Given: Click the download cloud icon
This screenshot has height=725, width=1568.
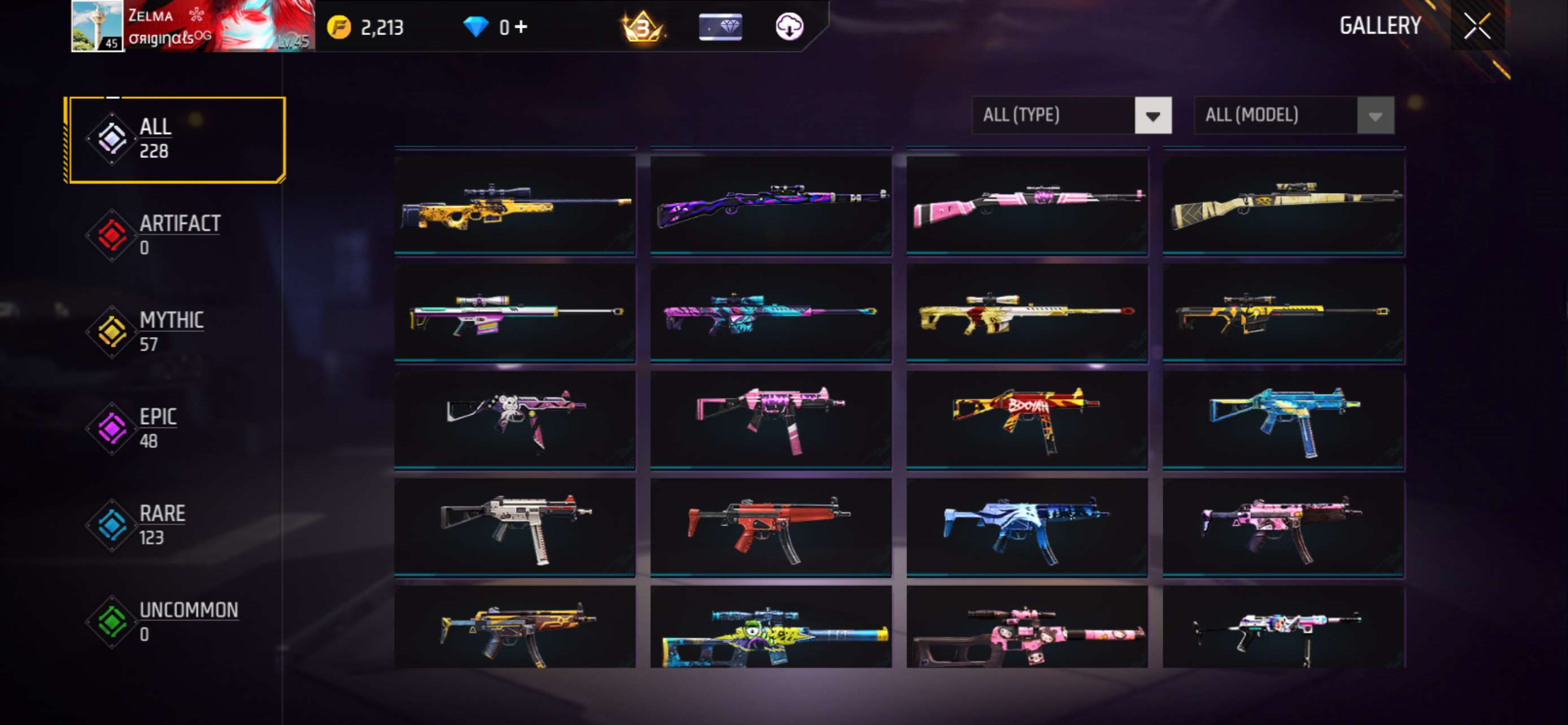Looking at the screenshot, I should click(790, 25).
